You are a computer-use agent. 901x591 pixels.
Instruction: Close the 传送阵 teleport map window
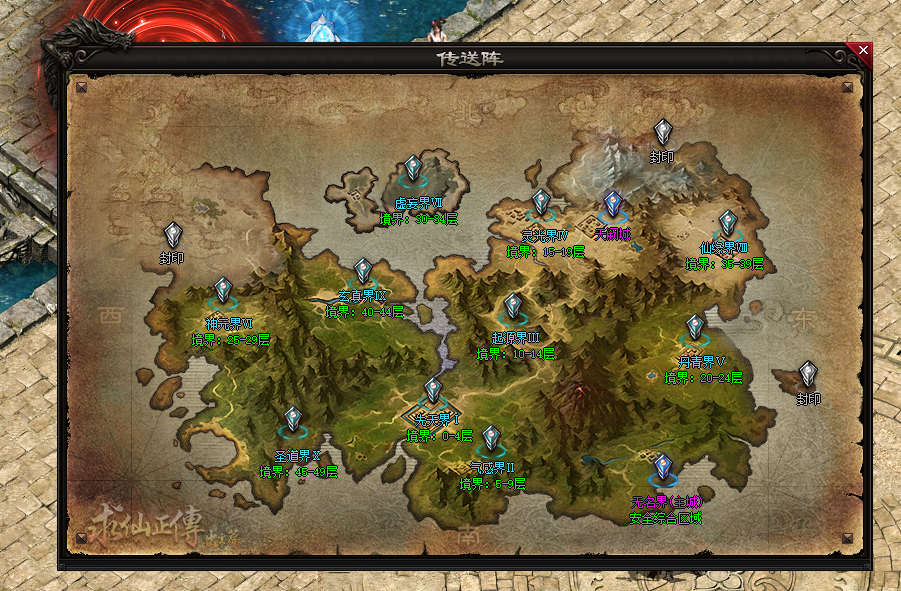(x=863, y=50)
